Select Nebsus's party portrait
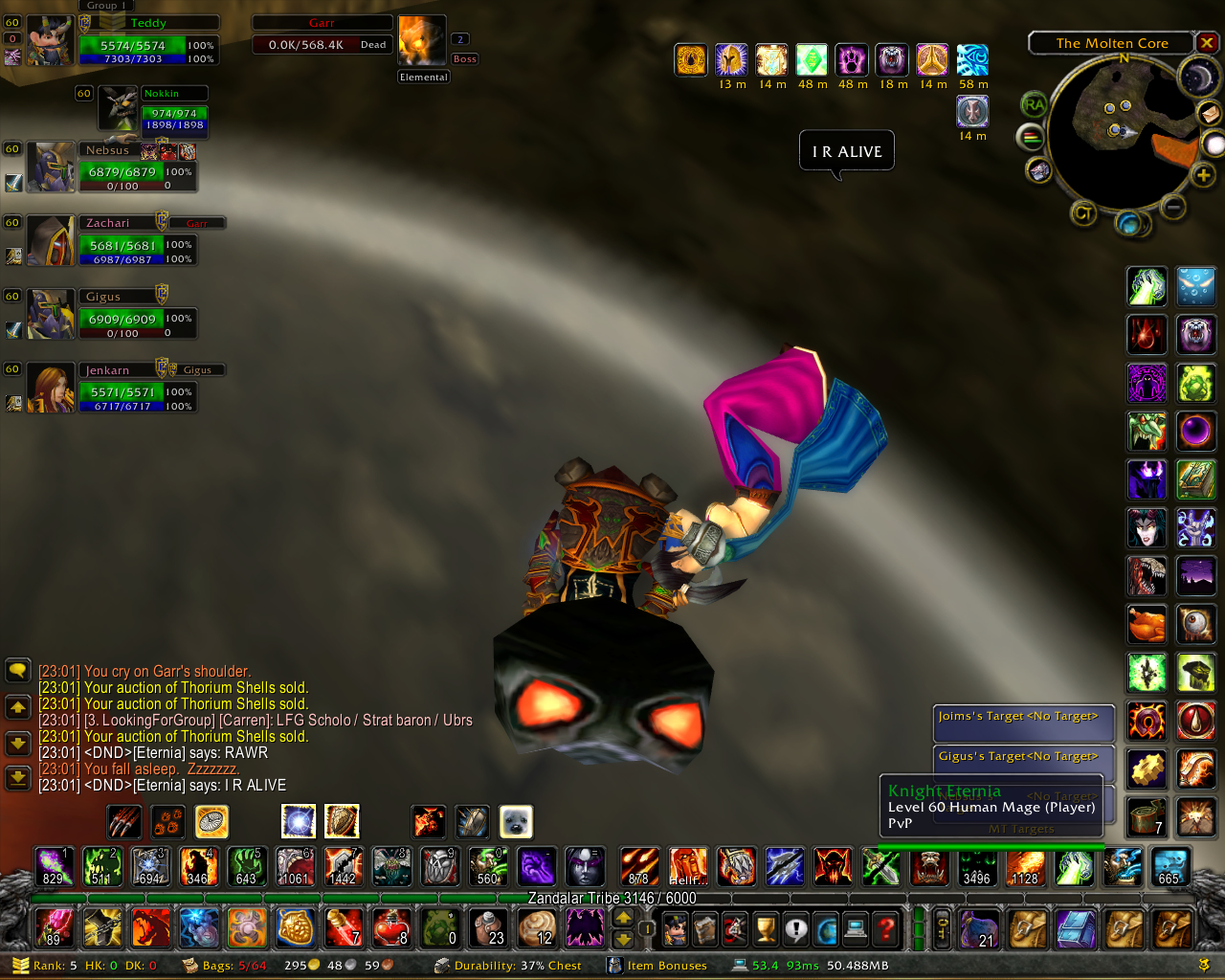 coord(50,167)
